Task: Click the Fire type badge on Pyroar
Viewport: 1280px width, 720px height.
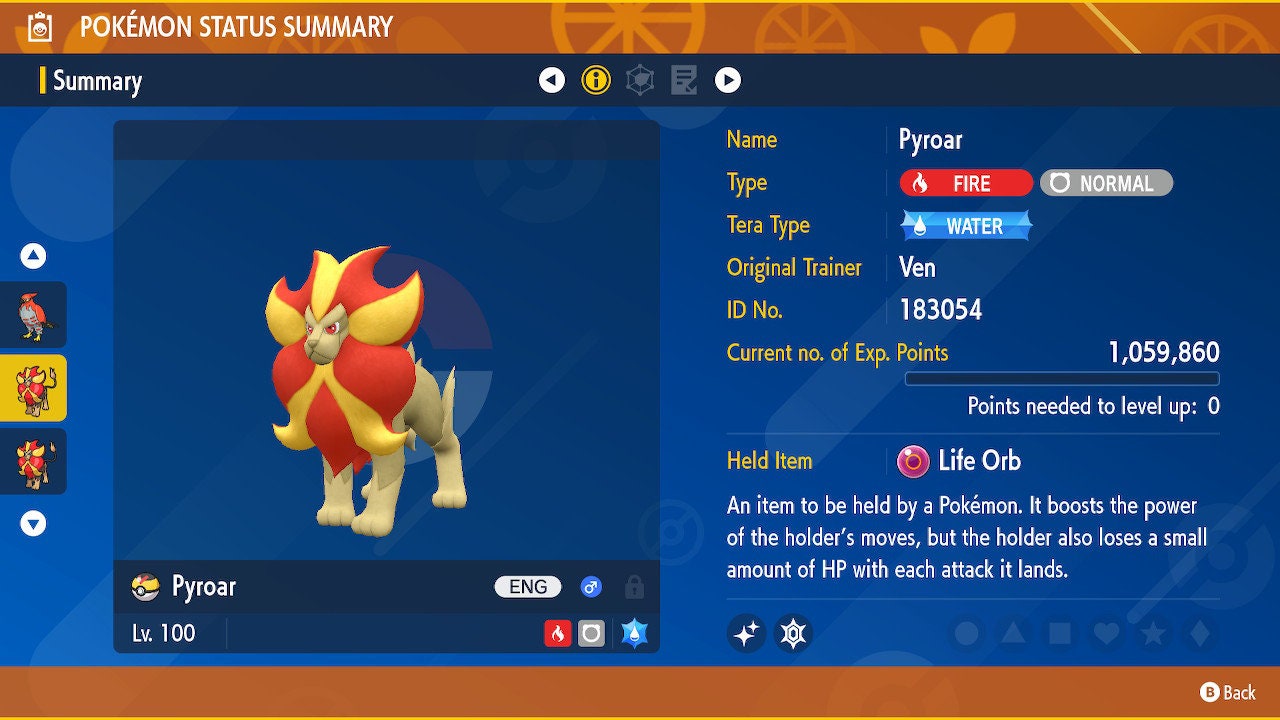Action: pos(964,183)
